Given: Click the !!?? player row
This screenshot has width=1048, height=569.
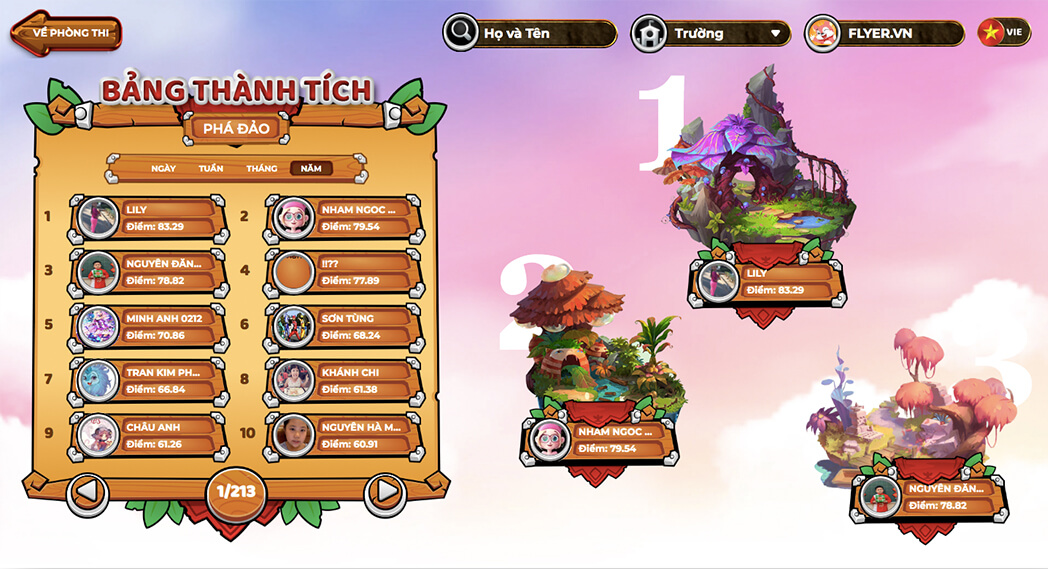Looking at the screenshot, I should 343,272.
